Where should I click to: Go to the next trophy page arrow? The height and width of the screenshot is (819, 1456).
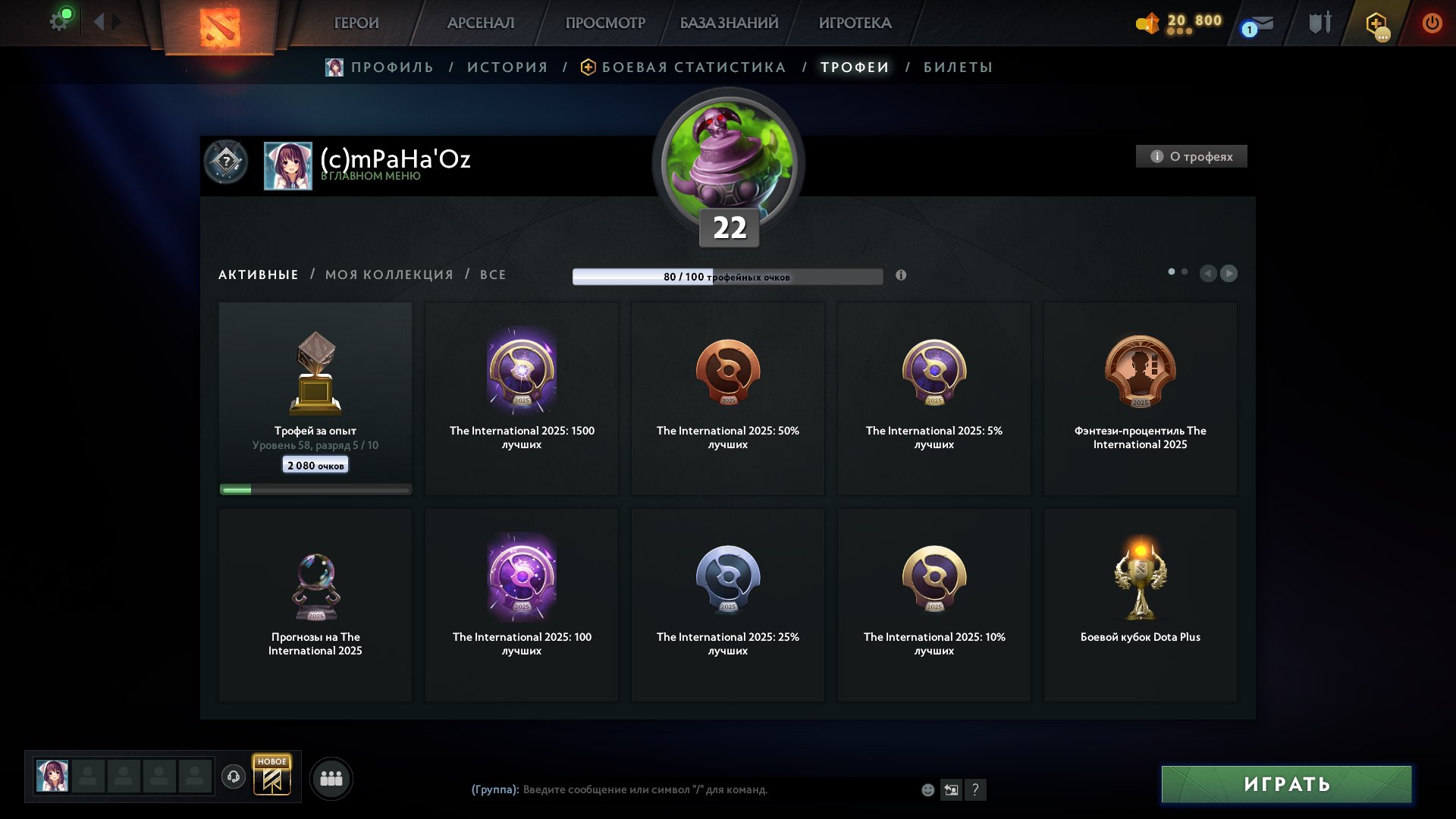pyautogui.click(x=1229, y=273)
